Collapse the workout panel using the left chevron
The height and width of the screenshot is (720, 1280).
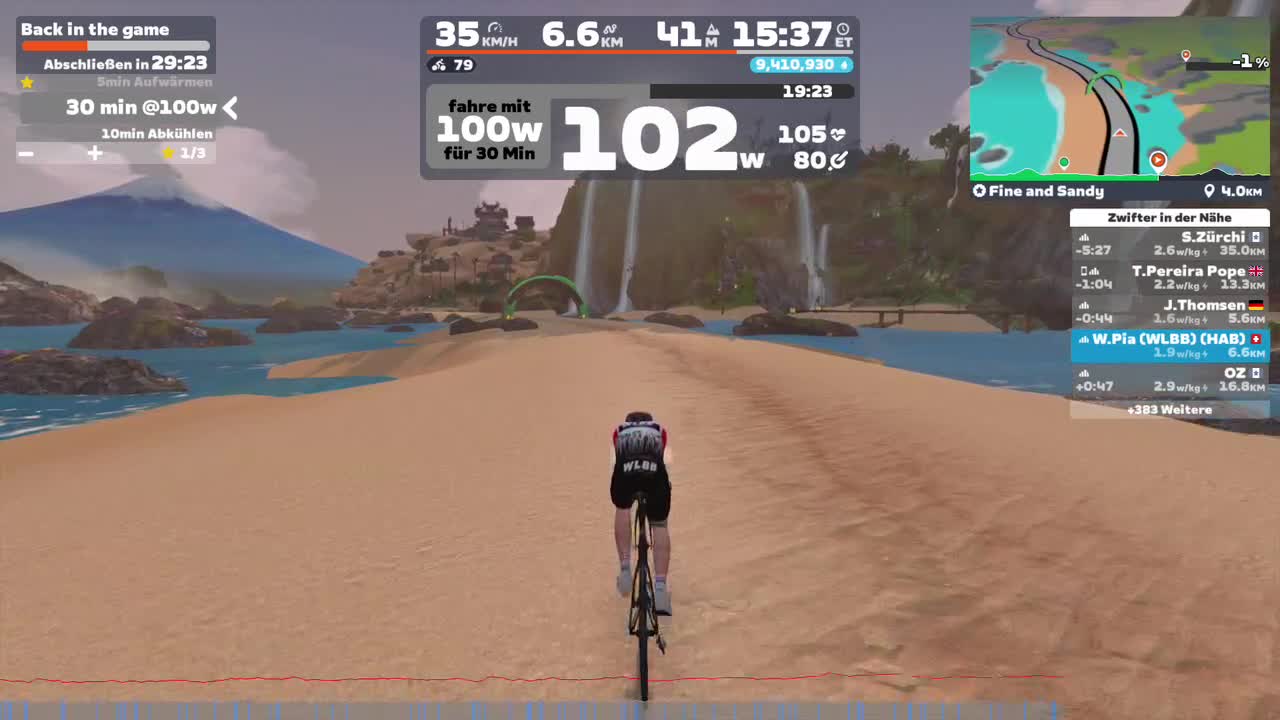[229, 108]
